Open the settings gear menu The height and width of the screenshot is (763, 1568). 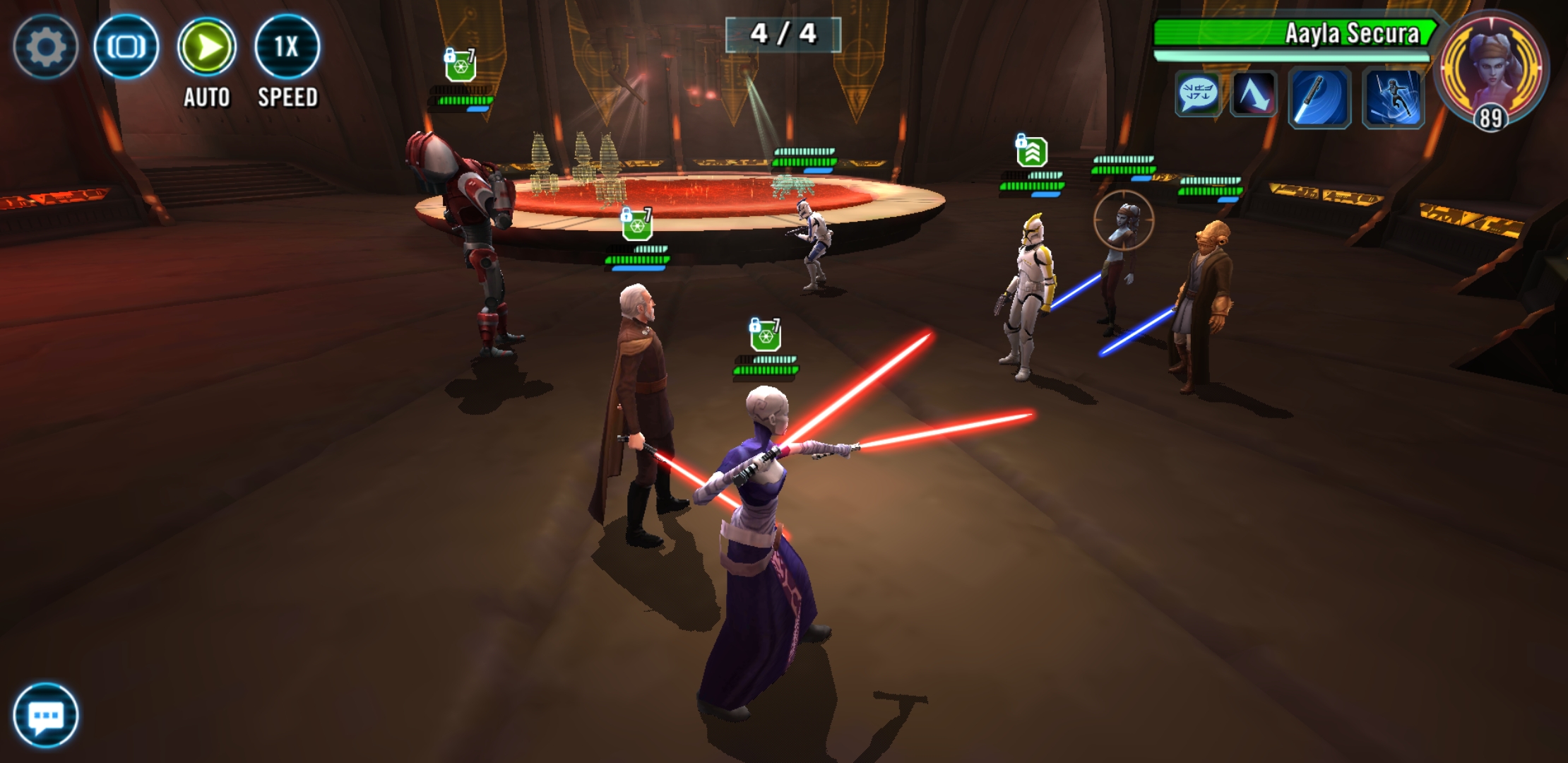(x=45, y=47)
